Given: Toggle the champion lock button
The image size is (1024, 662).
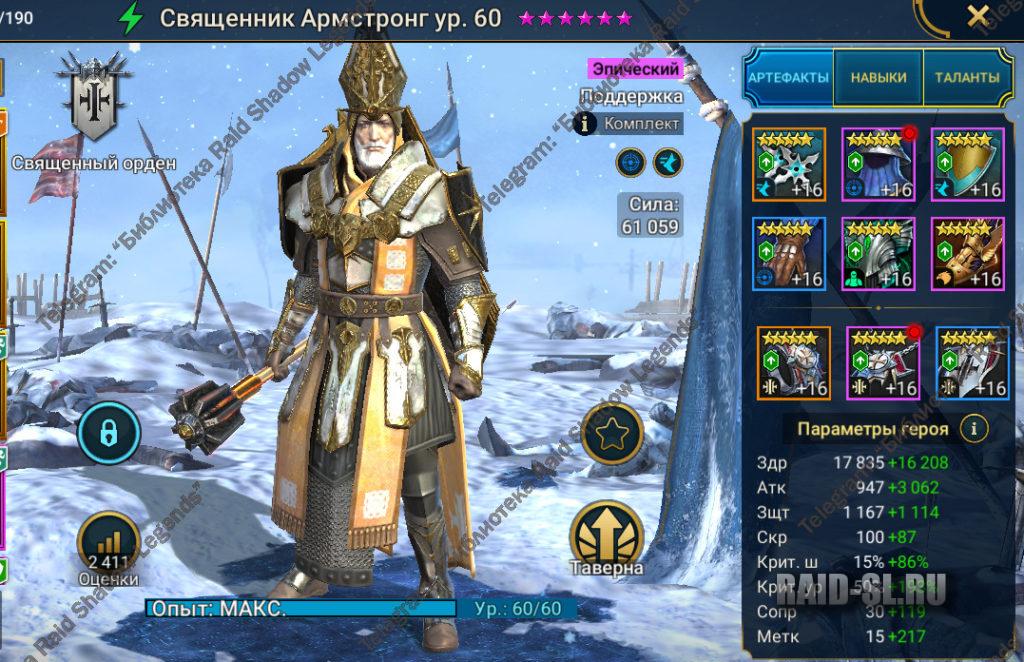Looking at the screenshot, I should tap(109, 431).
